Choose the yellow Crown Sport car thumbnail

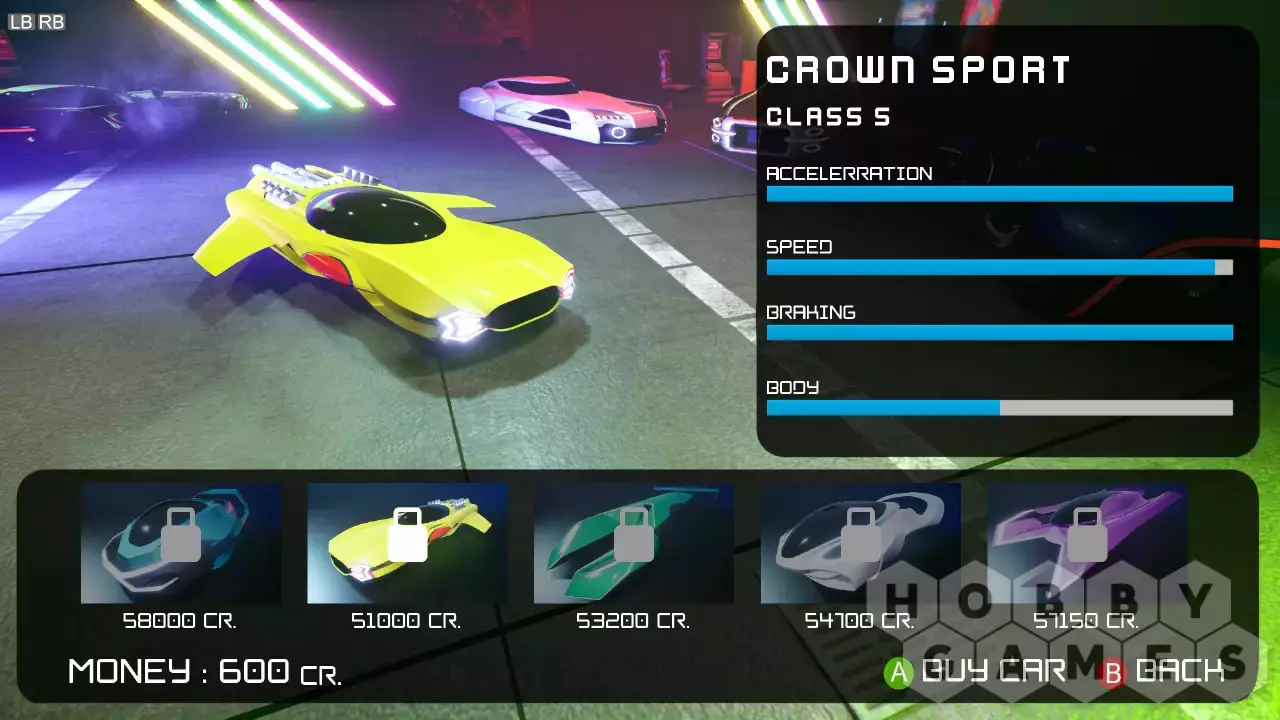(x=407, y=543)
